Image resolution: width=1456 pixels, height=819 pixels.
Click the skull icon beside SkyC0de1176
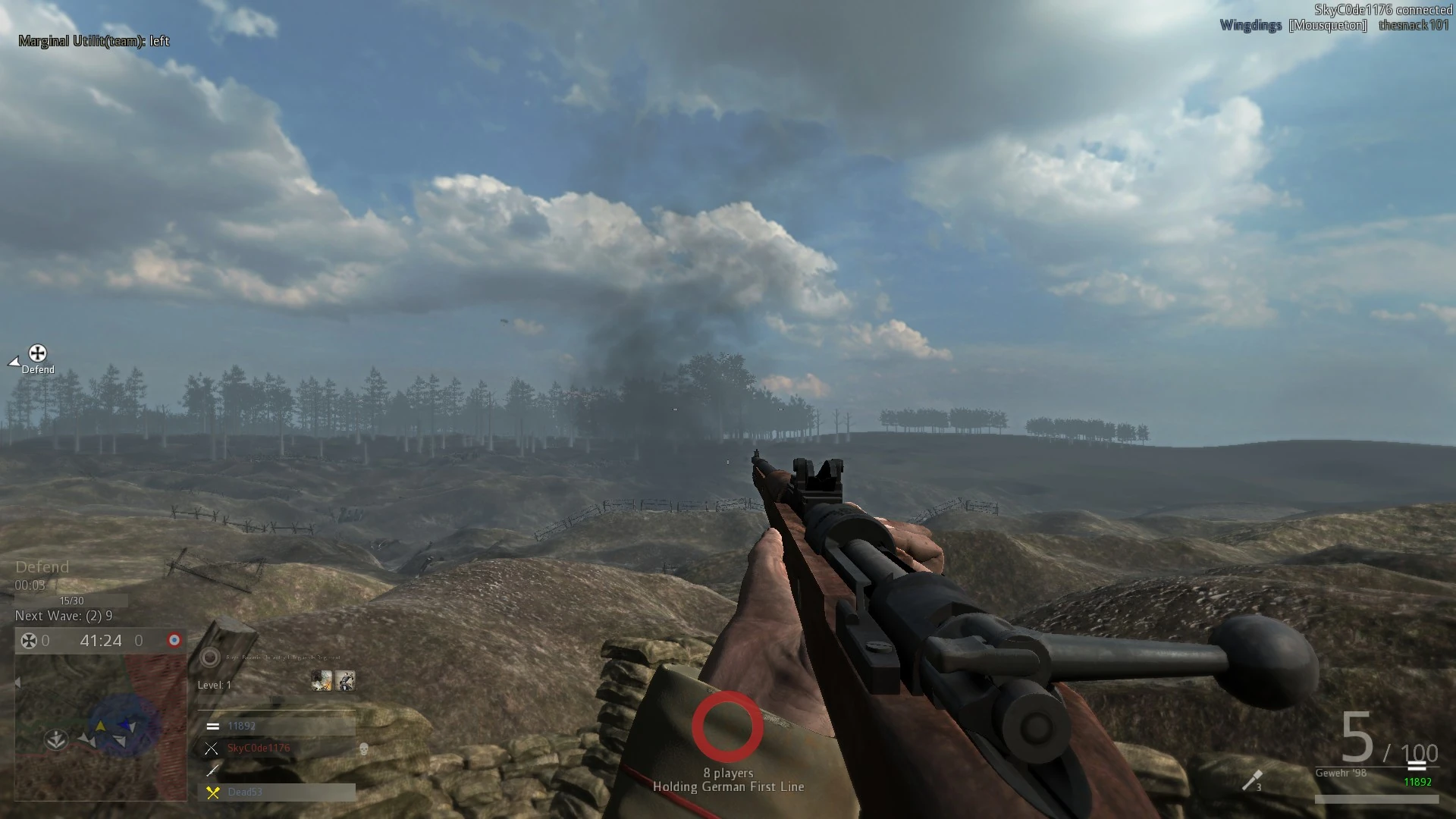[x=363, y=749]
